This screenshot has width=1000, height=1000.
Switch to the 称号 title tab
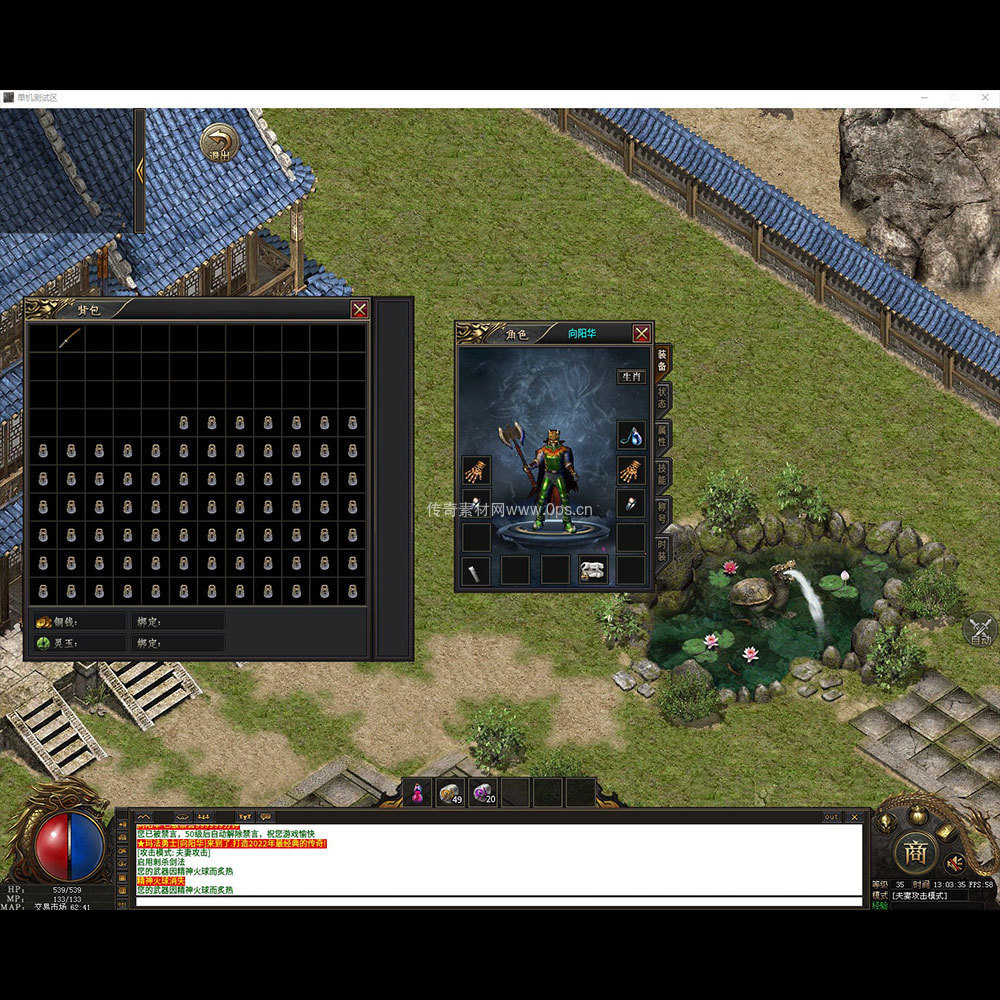662,511
